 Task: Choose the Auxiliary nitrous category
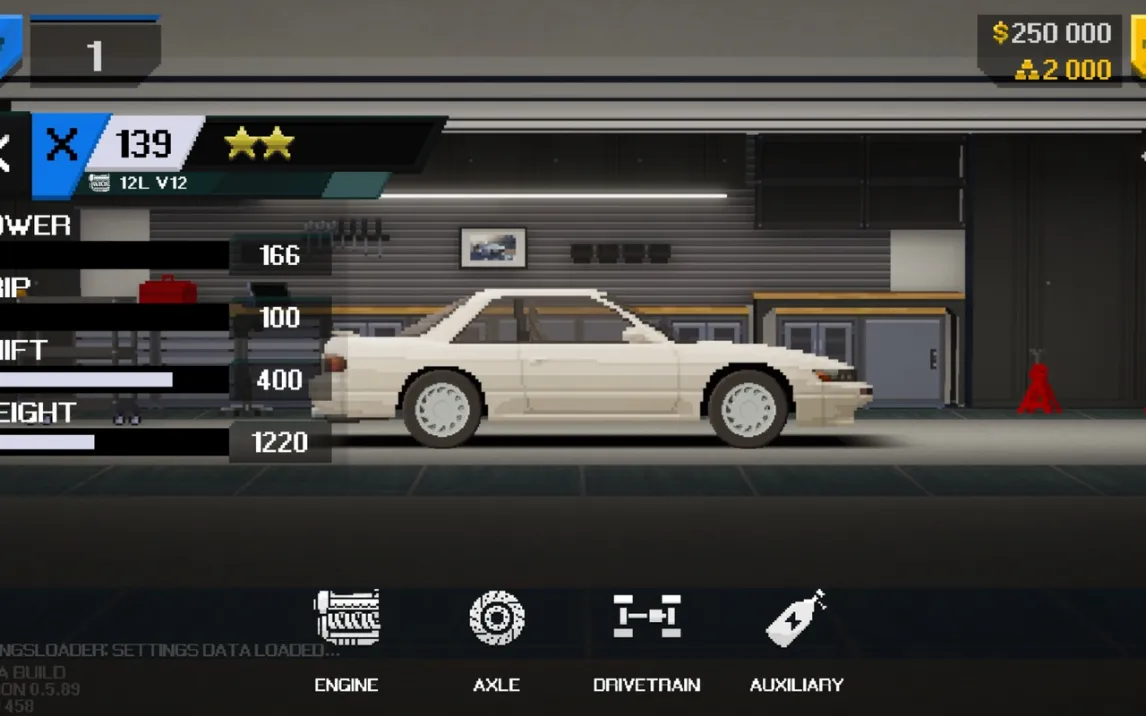[x=796, y=637]
